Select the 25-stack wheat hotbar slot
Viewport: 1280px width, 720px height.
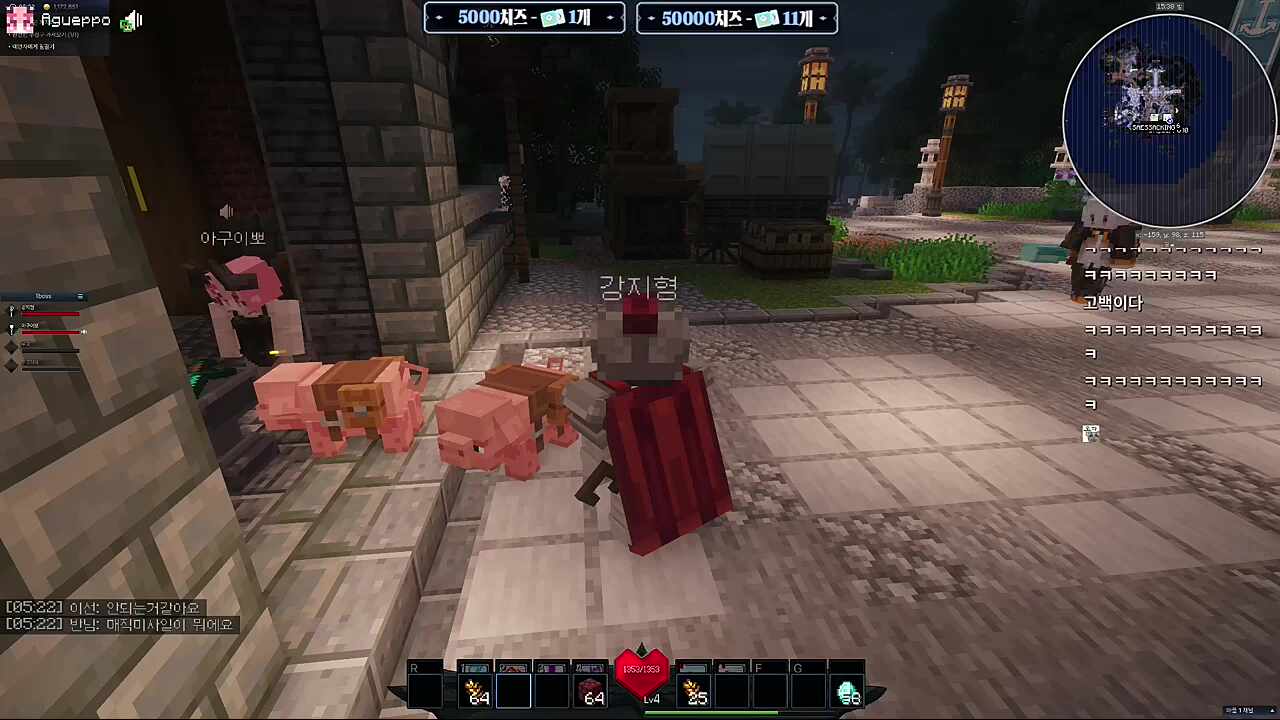pos(693,691)
